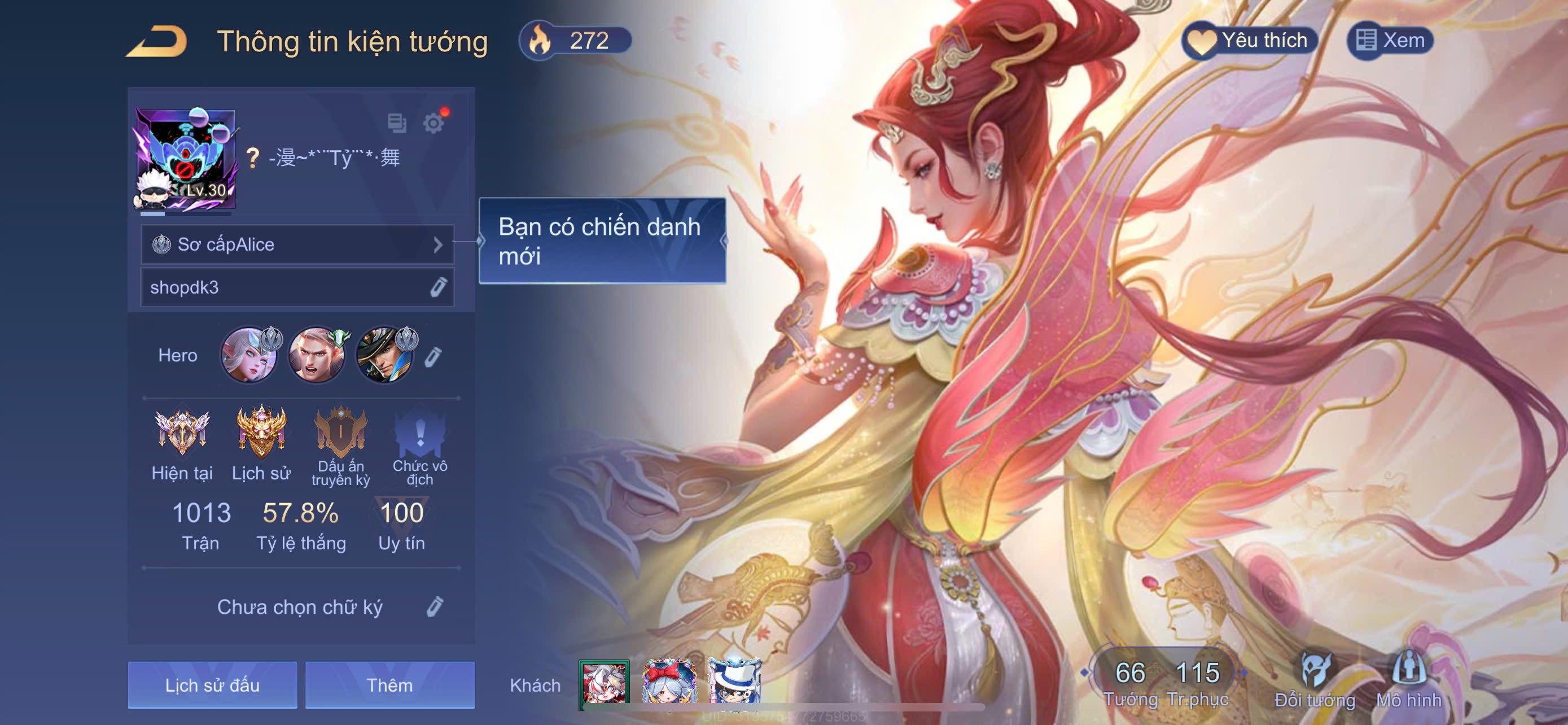The width and height of the screenshot is (1568, 725).
Task: Edit the Chưa chọn chữ ký signature
Action: (x=435, y=607)
